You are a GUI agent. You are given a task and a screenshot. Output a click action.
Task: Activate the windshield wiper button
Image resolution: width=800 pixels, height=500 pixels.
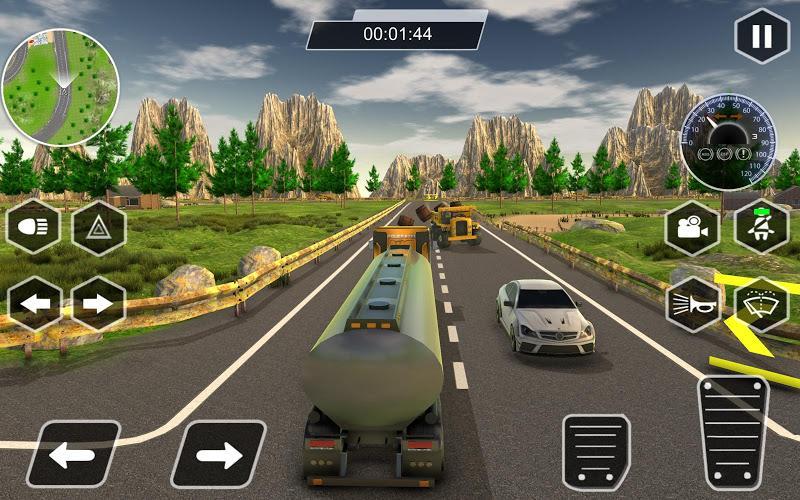pos(762,303)
